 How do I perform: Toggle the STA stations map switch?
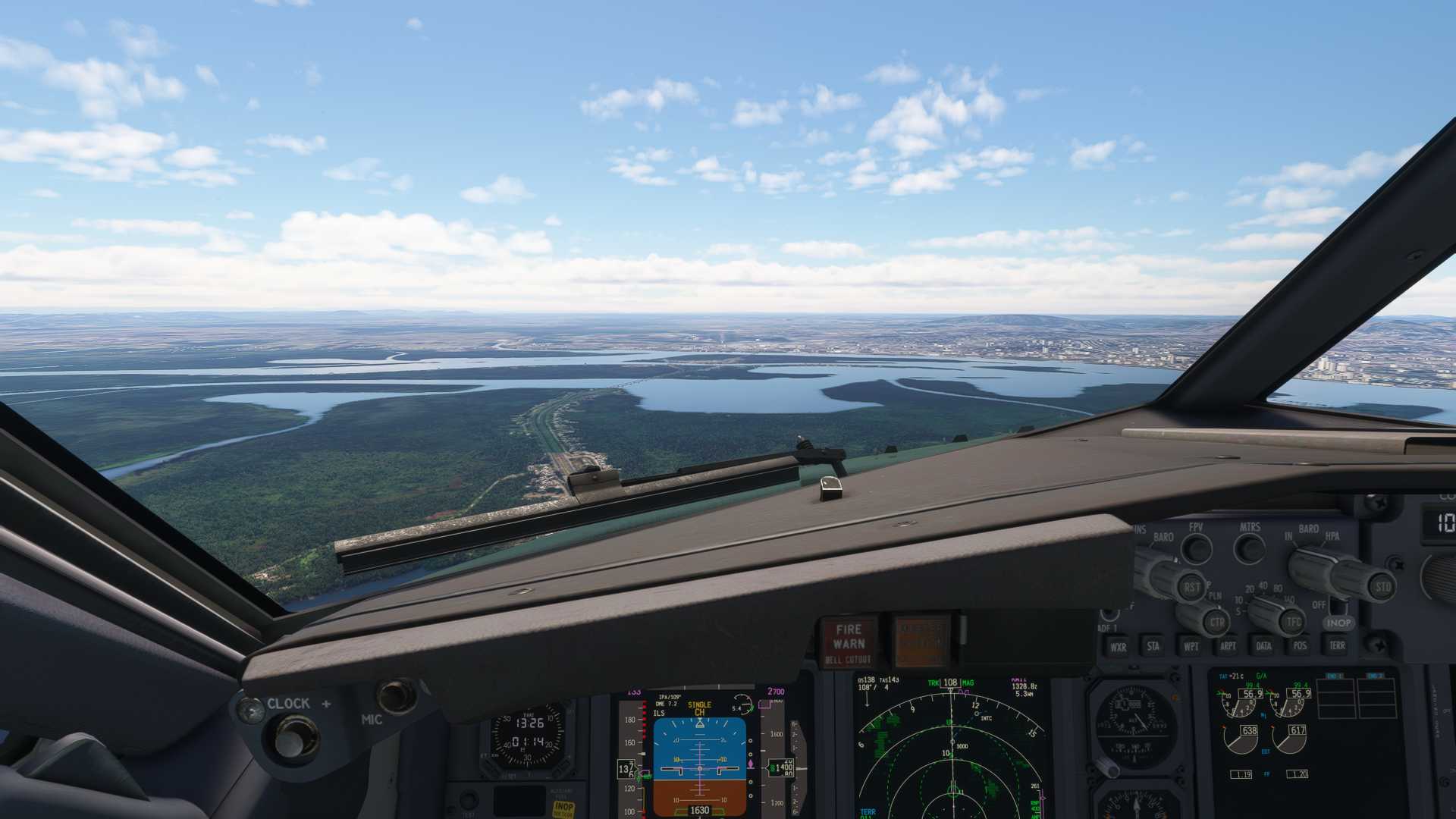pos(1153,646)
